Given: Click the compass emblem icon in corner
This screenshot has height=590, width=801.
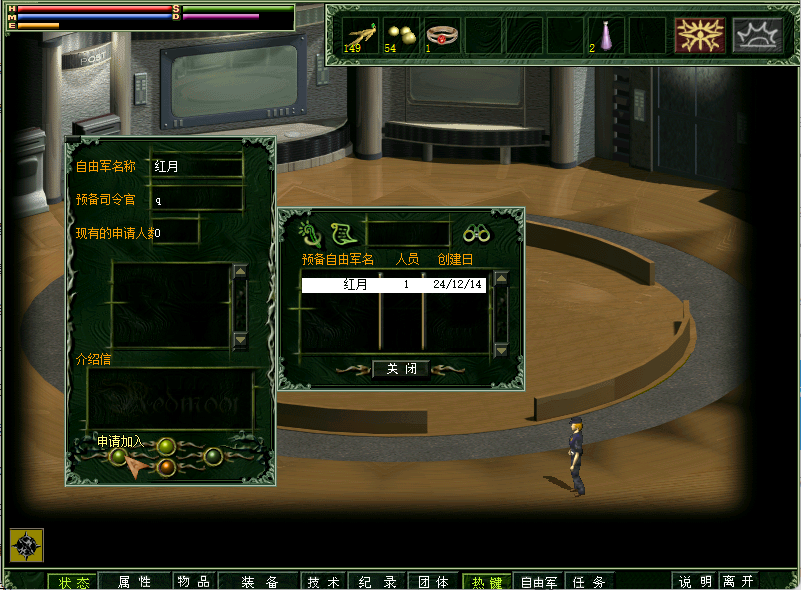Looking at the screenshot, I should pos(26,545).
